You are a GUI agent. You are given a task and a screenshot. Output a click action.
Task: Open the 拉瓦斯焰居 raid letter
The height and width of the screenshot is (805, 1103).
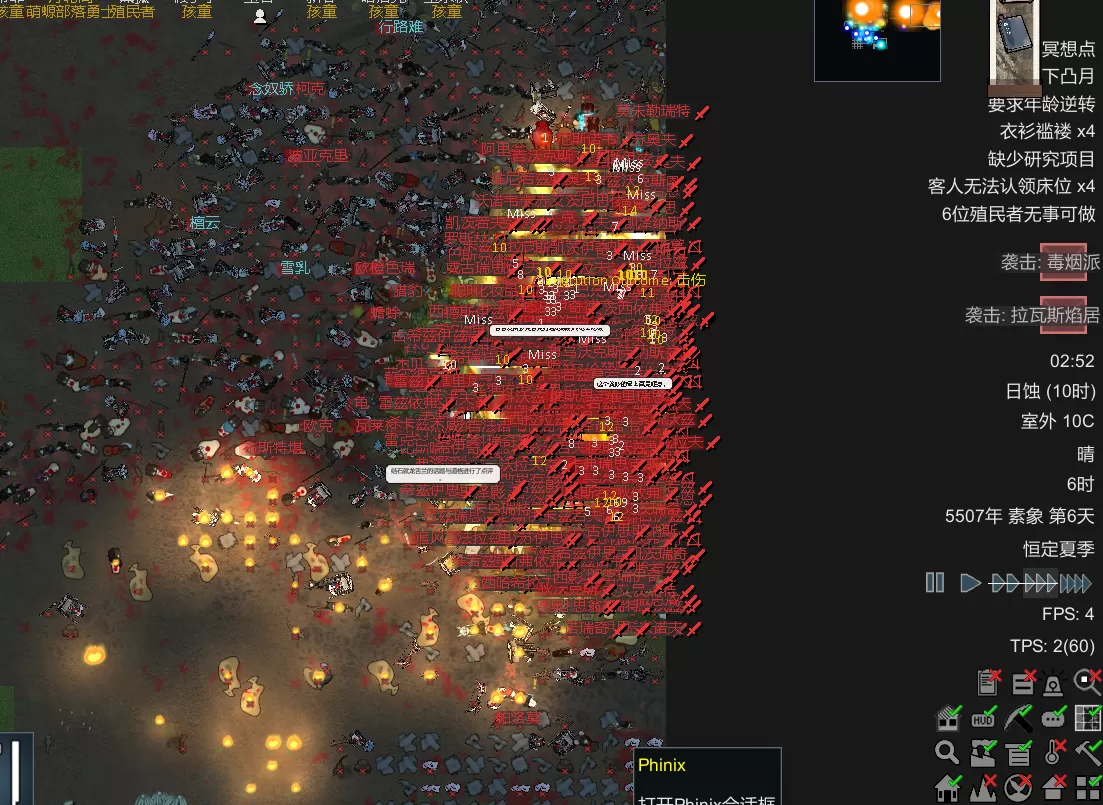pyautogui.click(x=1063, y=315)
